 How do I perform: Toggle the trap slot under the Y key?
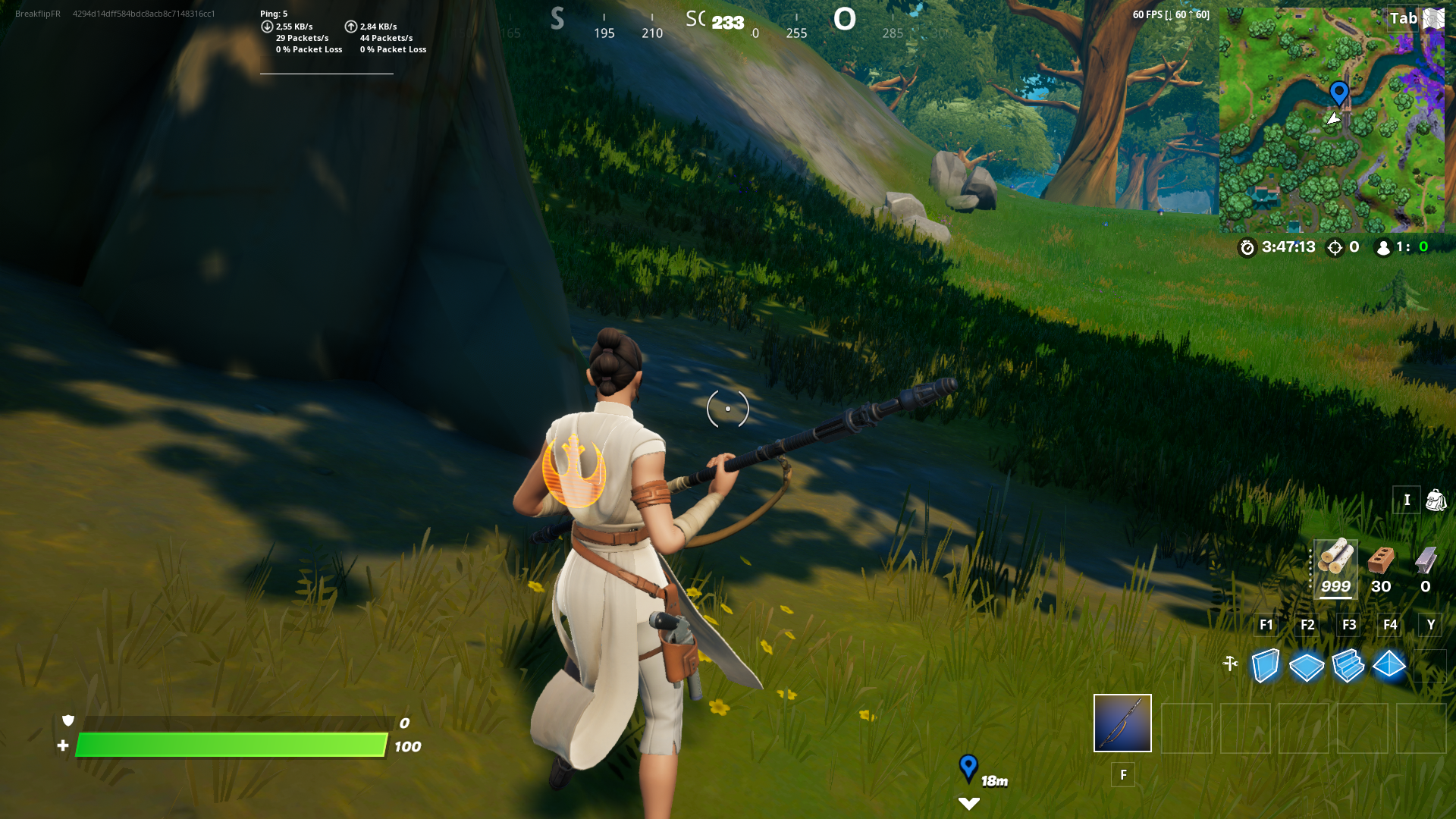[1430, 665]
